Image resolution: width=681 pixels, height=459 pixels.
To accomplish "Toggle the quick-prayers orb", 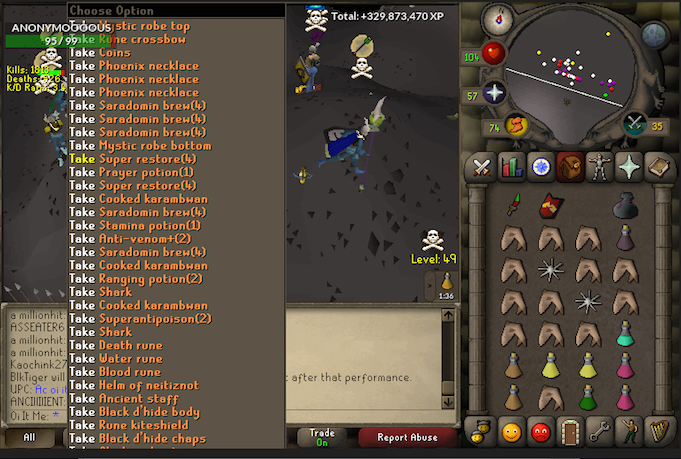I will point(494,94).
